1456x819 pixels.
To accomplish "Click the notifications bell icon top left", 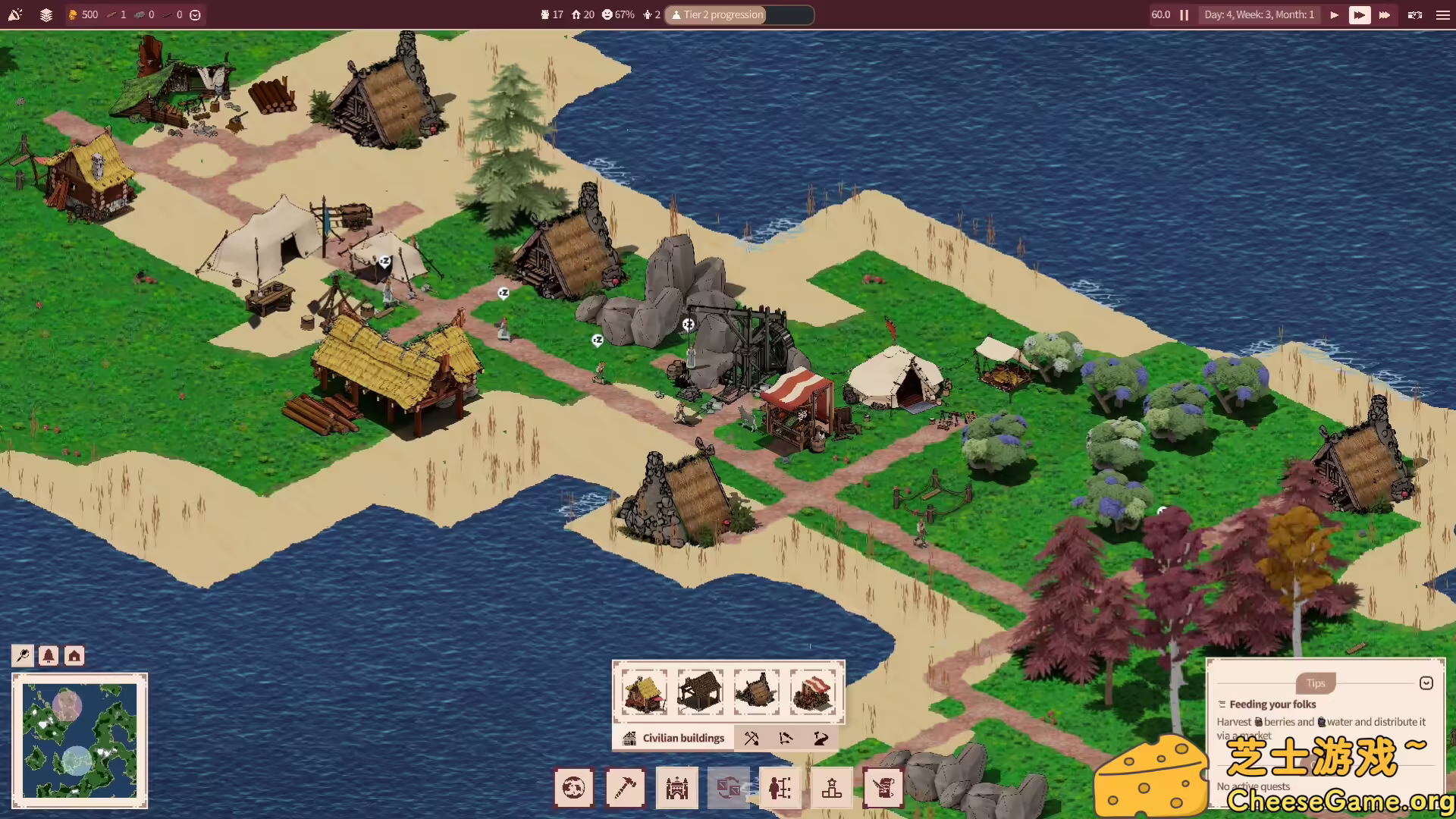I will click(x=15, y=14).
